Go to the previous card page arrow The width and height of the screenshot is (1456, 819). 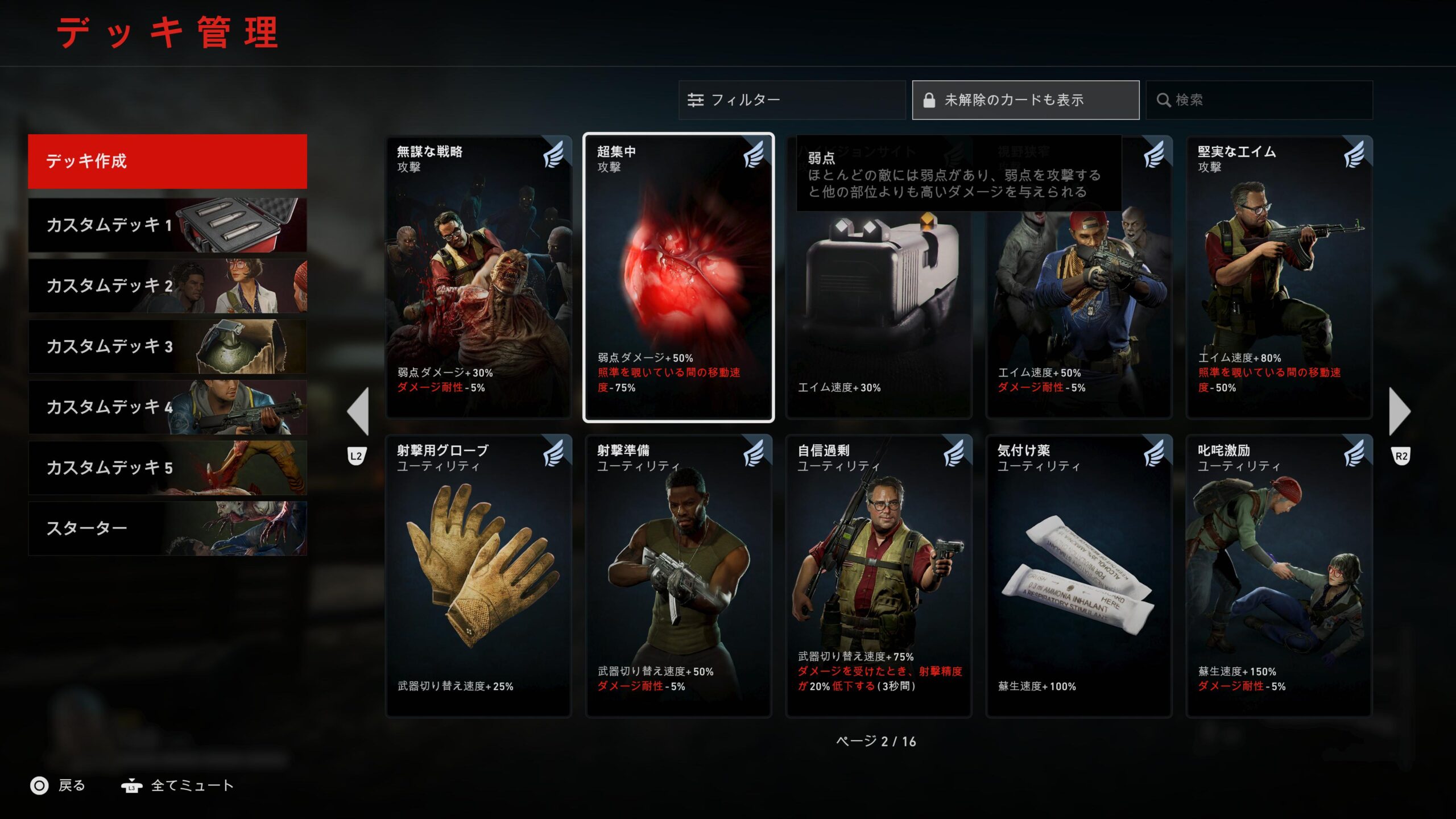click(358, 411)
